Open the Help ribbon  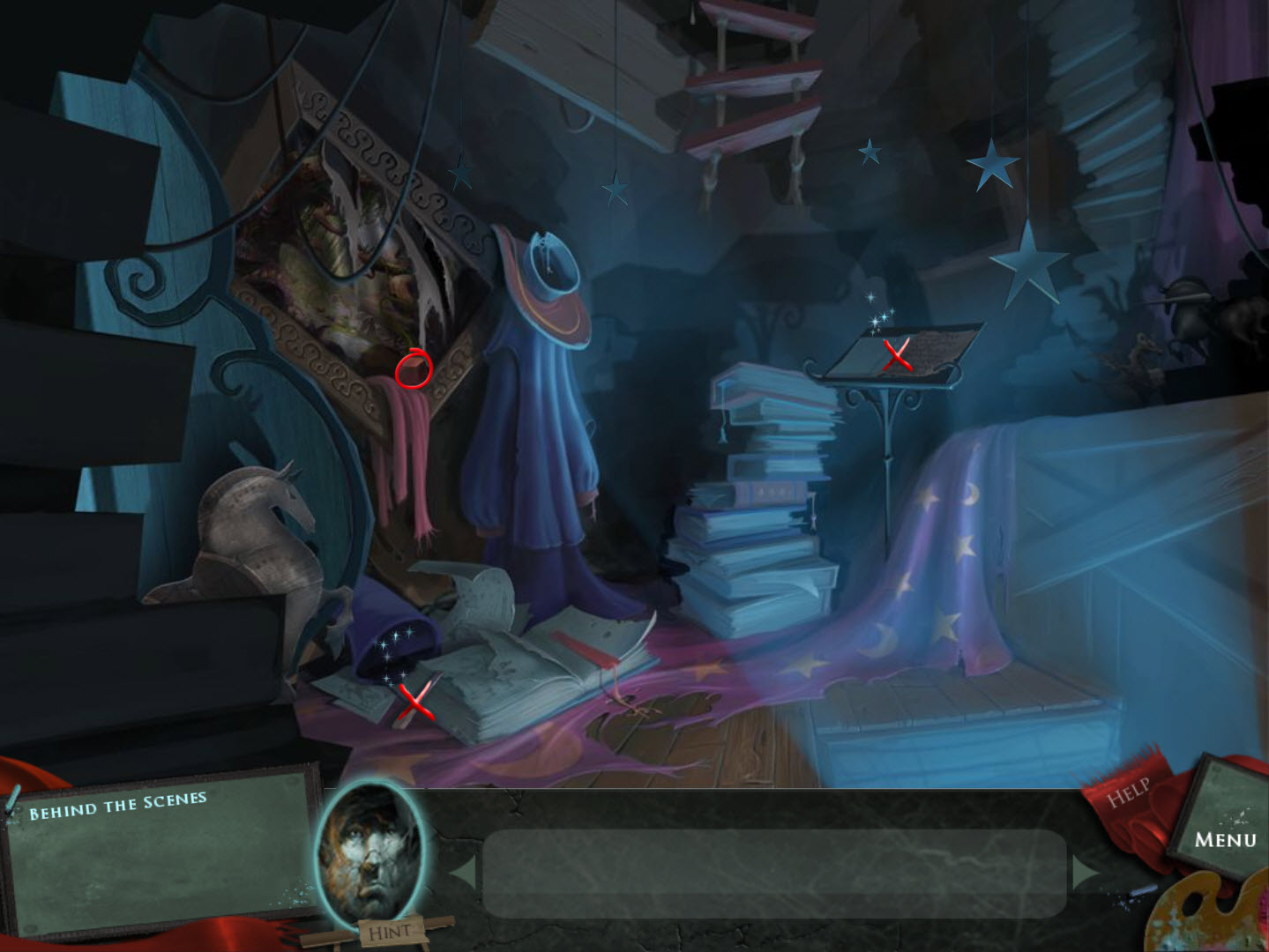pos(1129,792)
